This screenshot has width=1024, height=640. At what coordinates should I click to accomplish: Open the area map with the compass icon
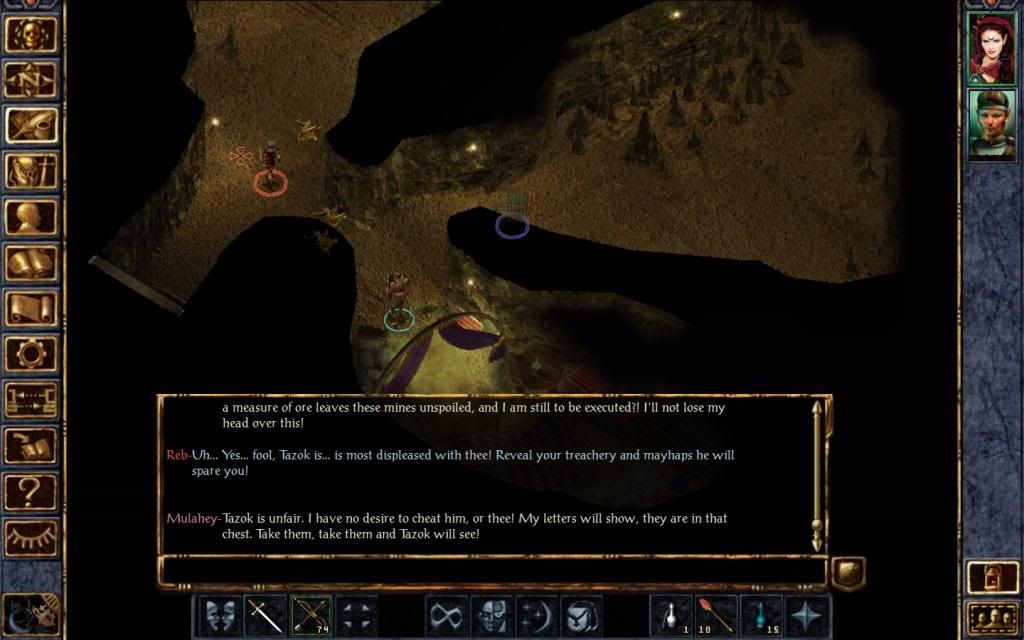click(x=31, y=79)
